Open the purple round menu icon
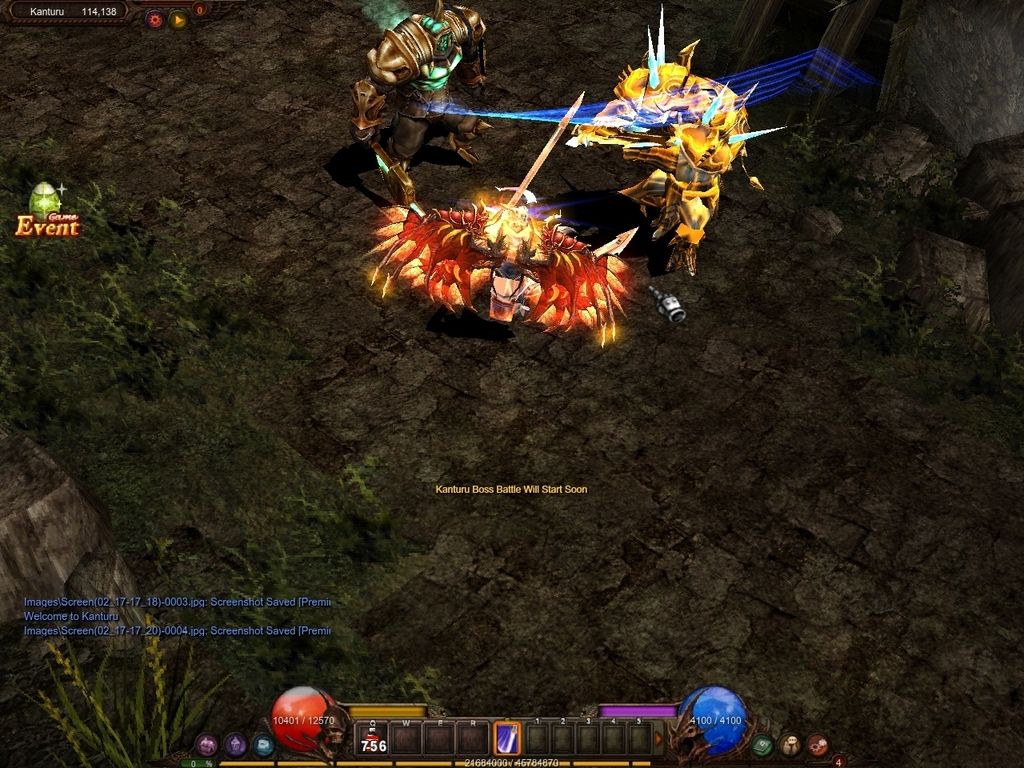1024x768 pixels. point(207,744)
